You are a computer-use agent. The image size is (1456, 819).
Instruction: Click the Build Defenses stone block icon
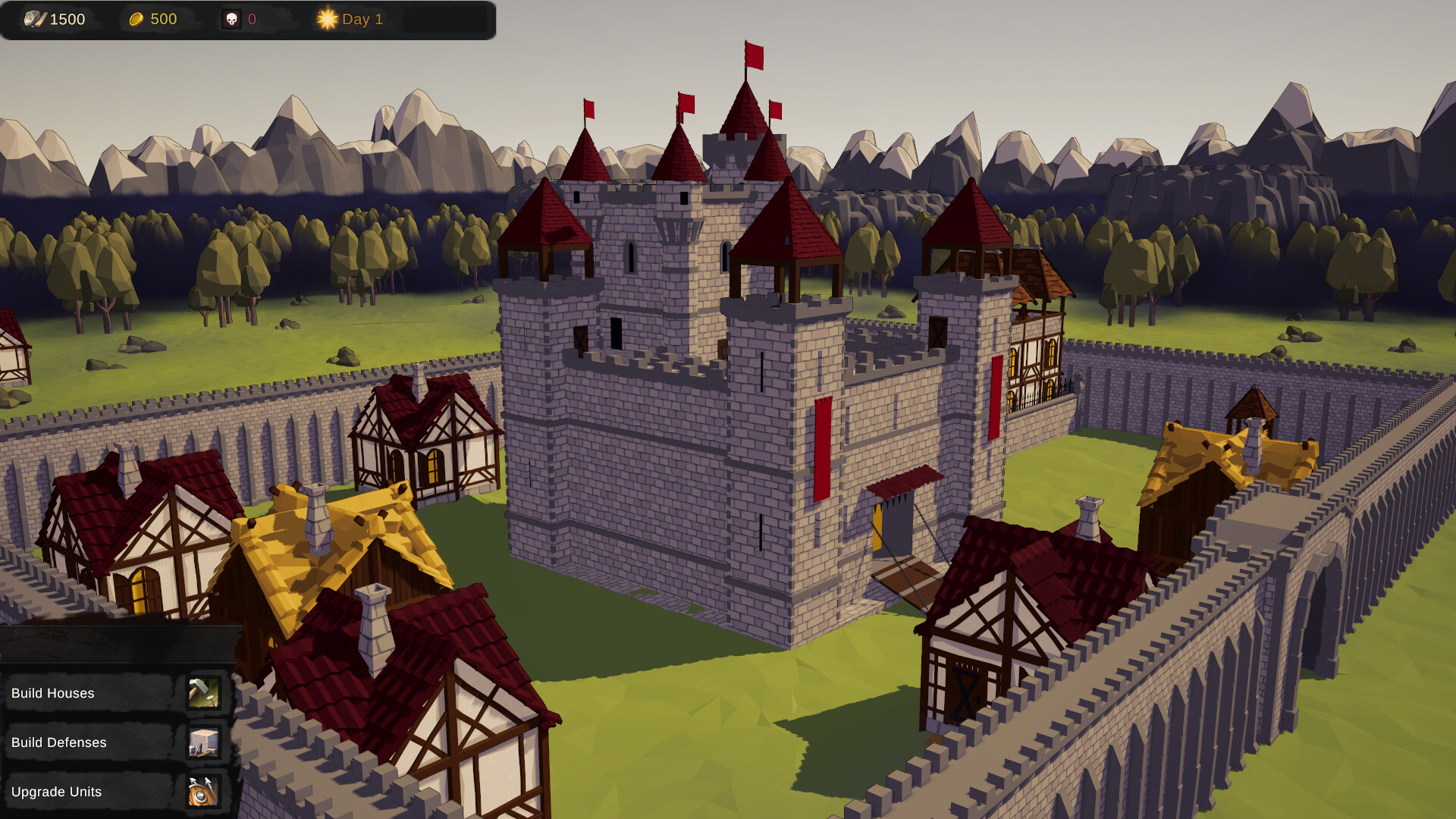pos(203,742)
